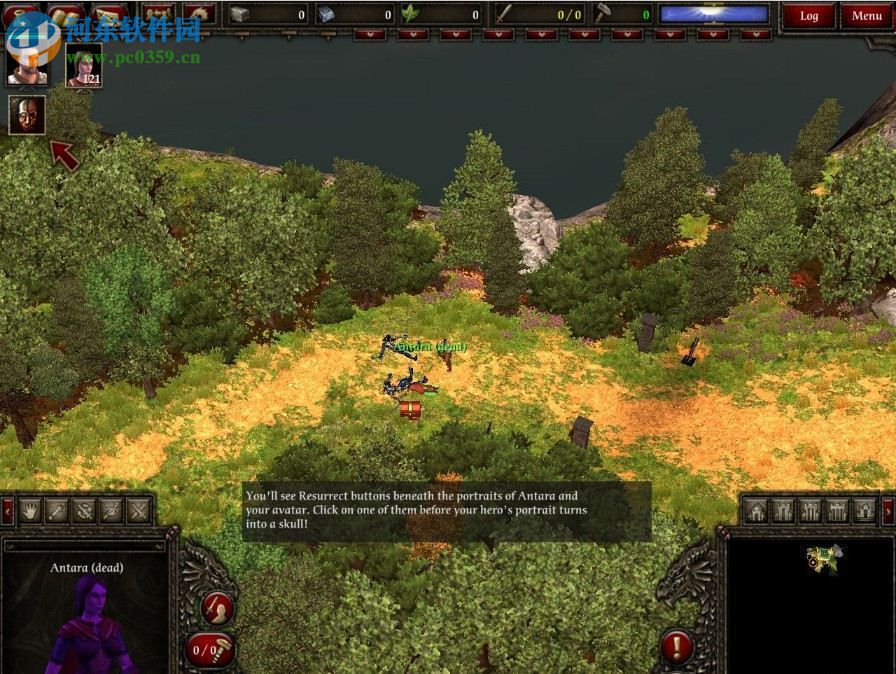Choose the crossed swords command

[138, 511]
